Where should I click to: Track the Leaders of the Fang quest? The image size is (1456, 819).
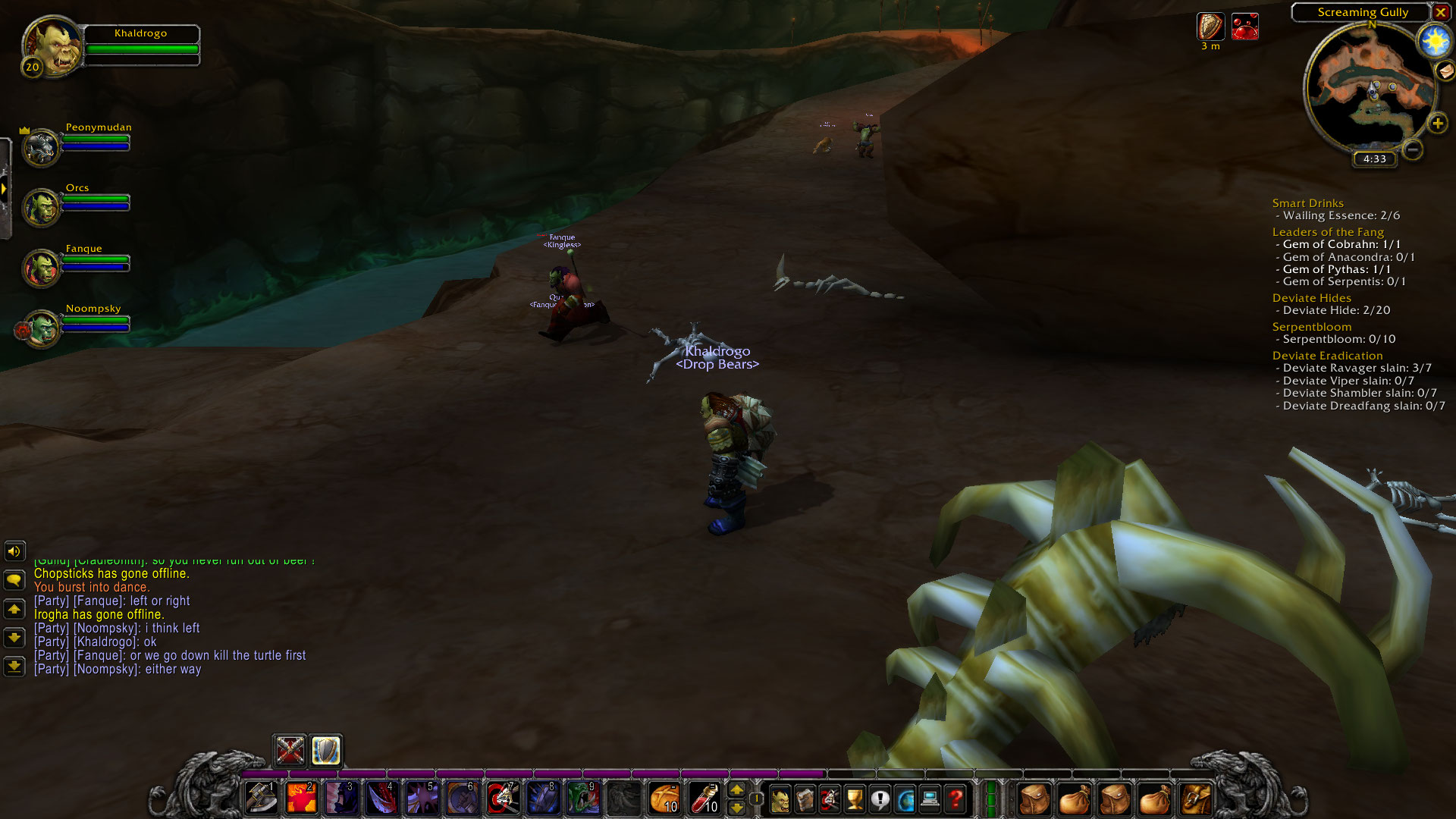click(1328, 232)
